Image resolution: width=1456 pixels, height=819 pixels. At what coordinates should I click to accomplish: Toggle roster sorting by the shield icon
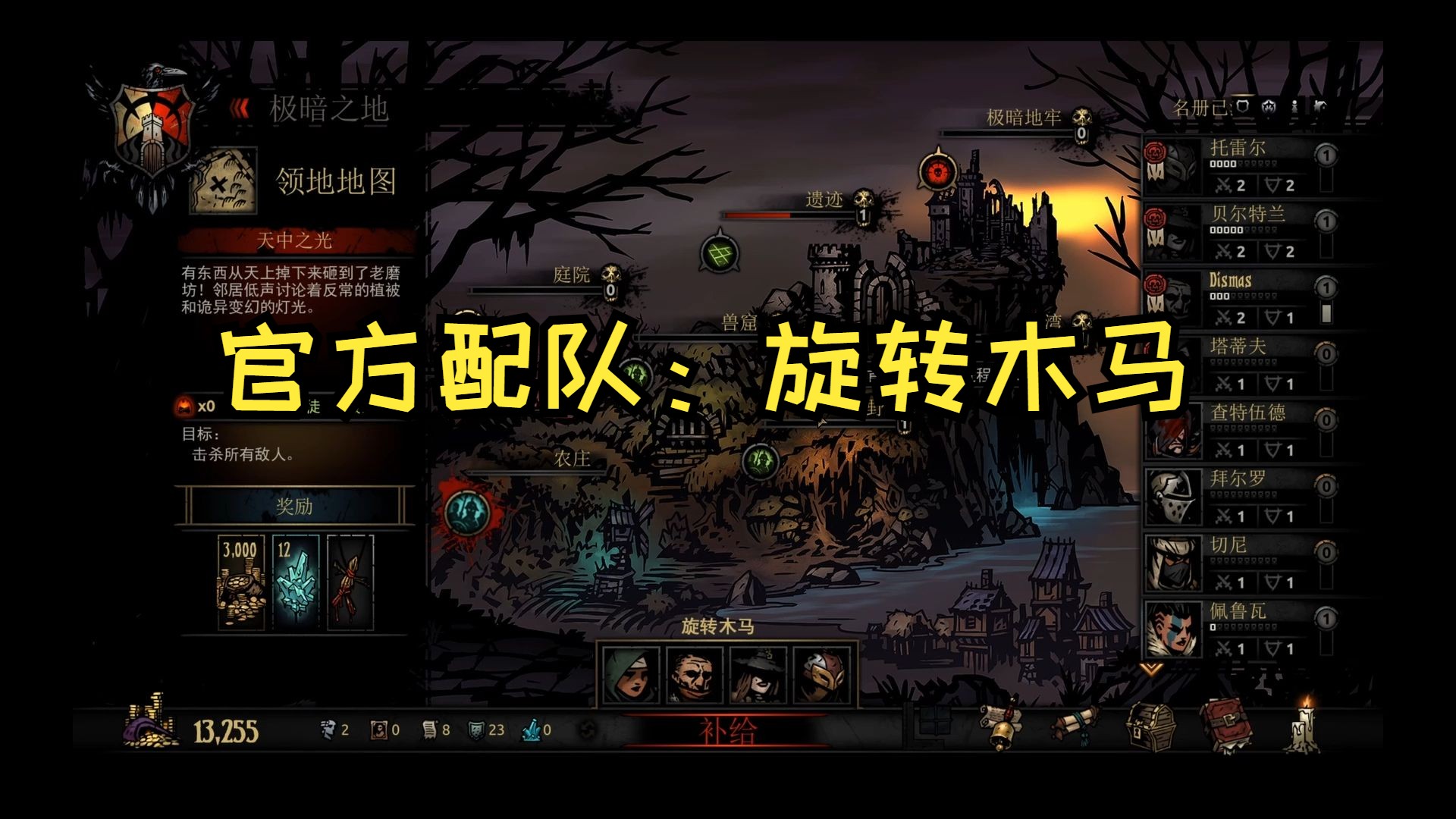tap(1242, 106)
